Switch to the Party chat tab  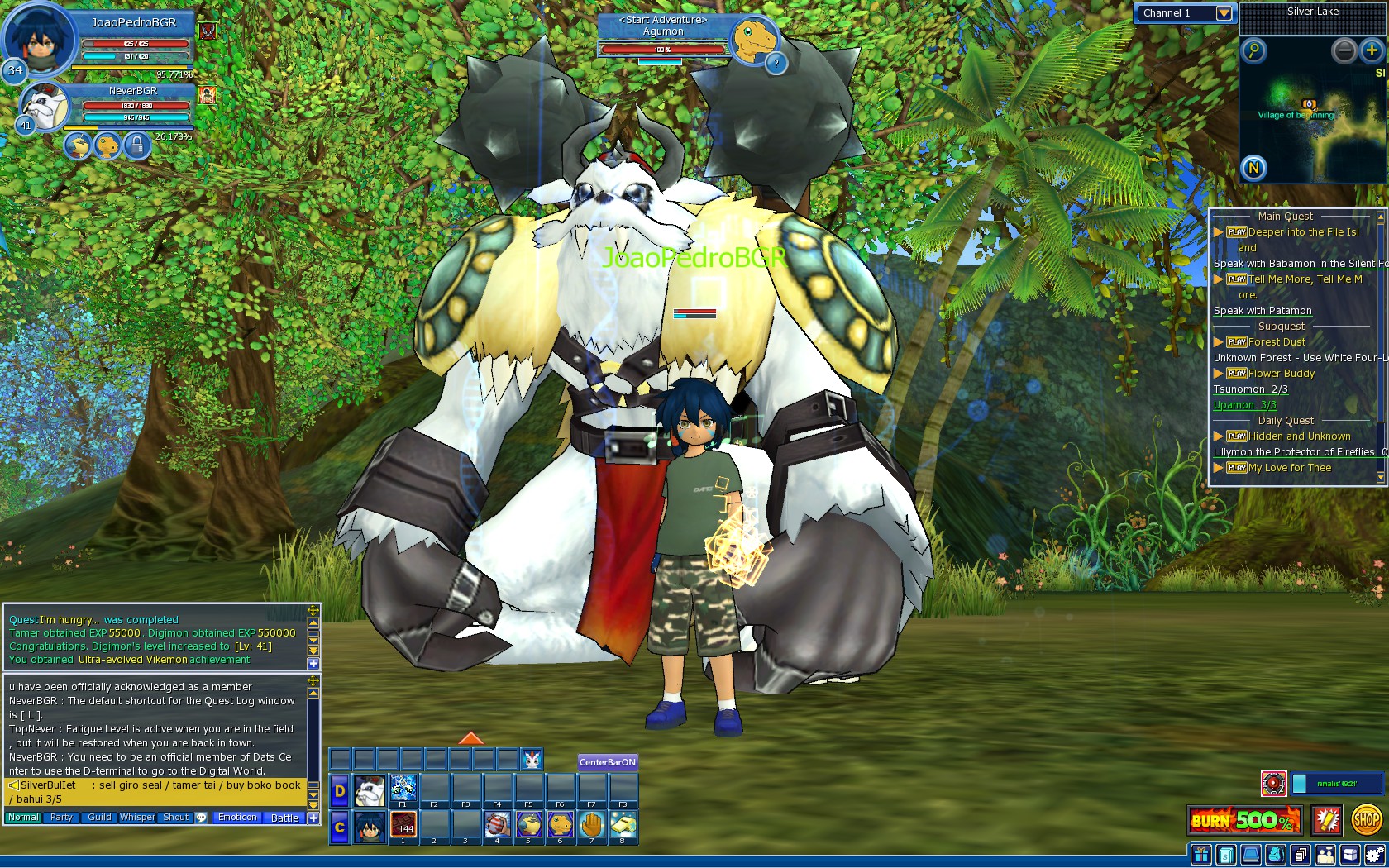point(60,817)
